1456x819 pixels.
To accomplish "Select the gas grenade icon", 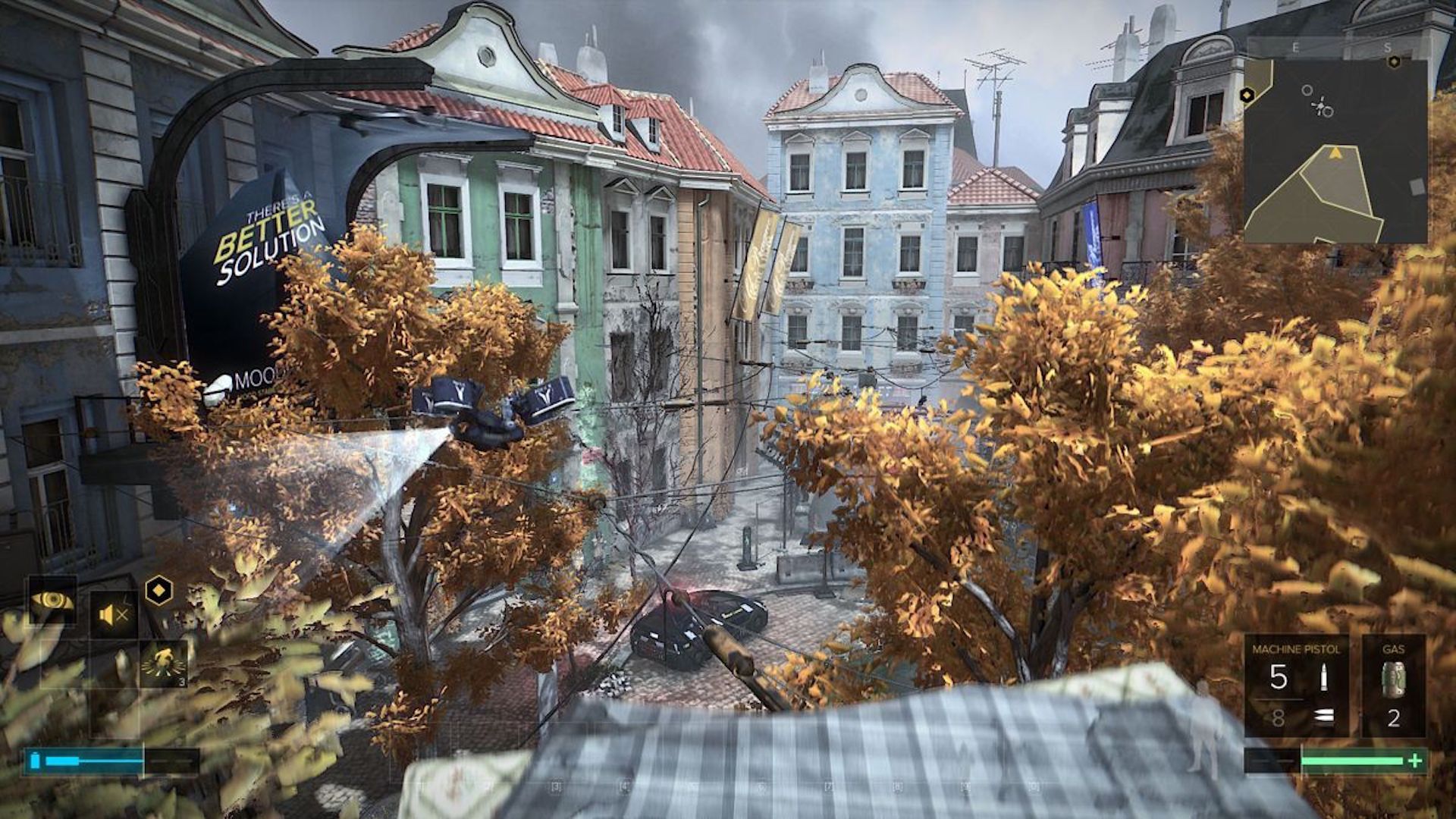I will tap(1394, 677).
